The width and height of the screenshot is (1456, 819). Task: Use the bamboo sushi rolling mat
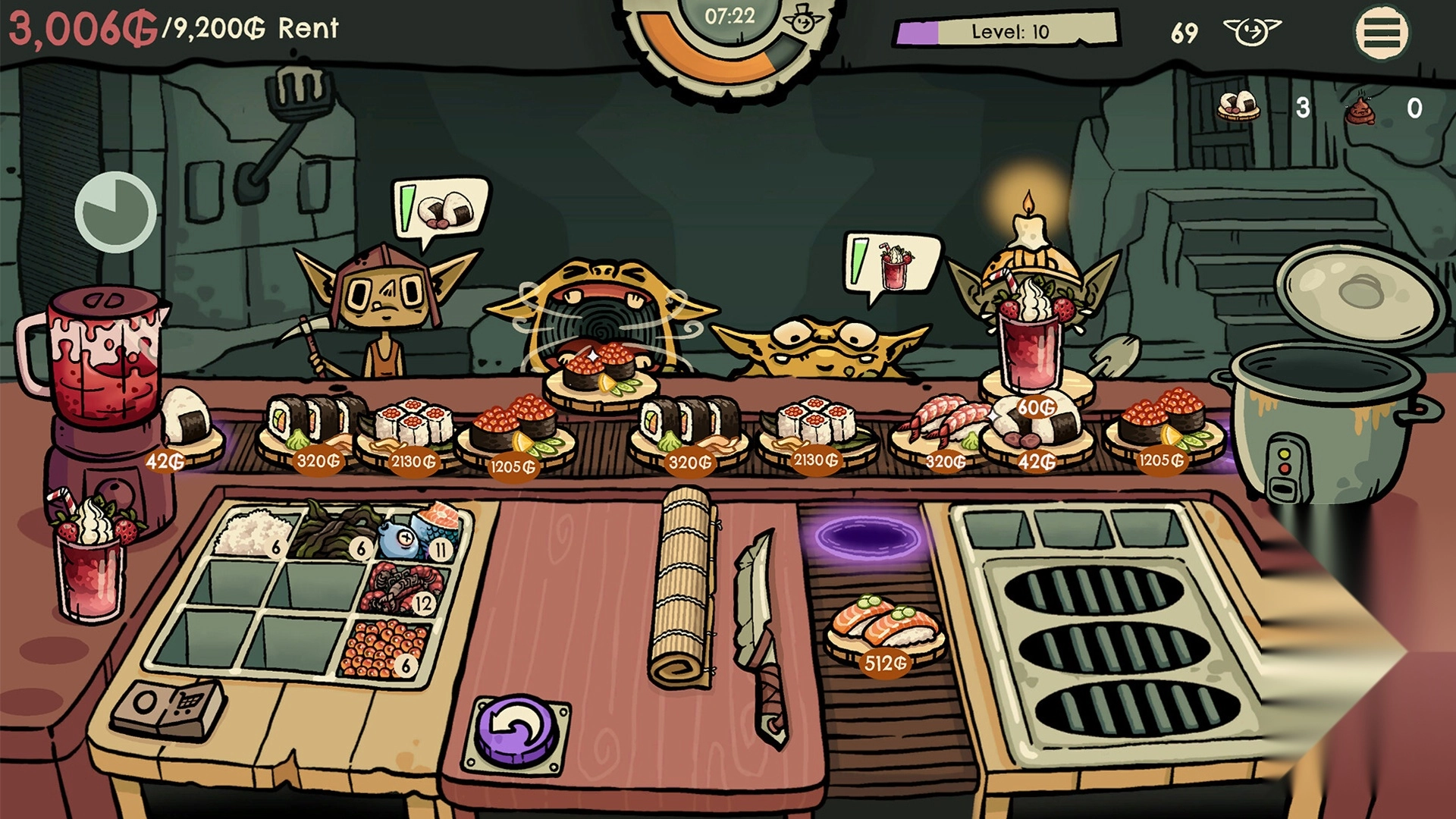tap(683, 588)
